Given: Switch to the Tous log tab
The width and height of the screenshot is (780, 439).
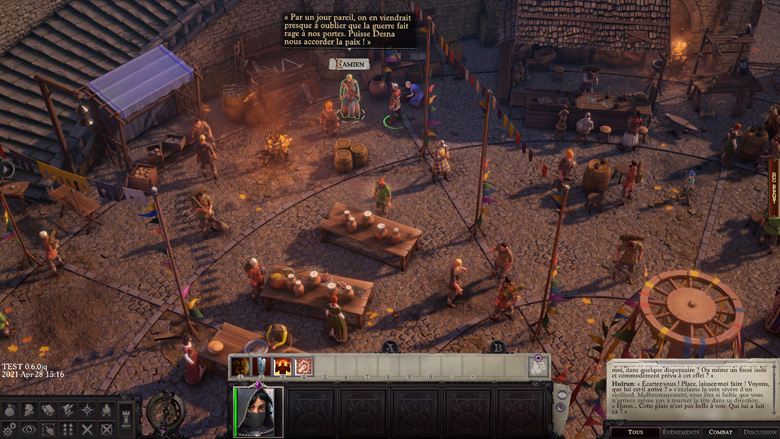Looking at the screenshot, I should (635, 432).
